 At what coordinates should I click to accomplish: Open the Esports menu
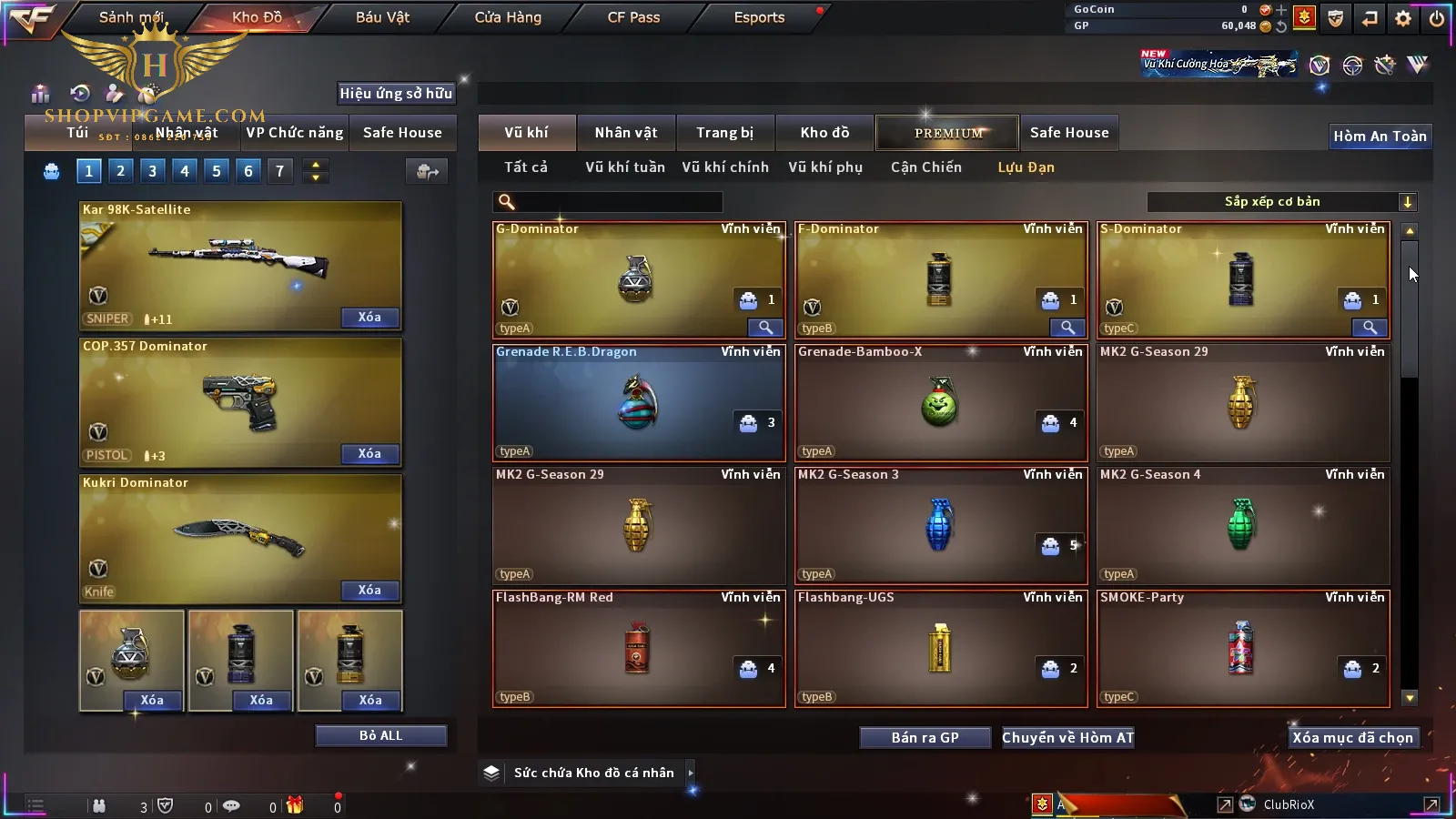click(759, 17)
